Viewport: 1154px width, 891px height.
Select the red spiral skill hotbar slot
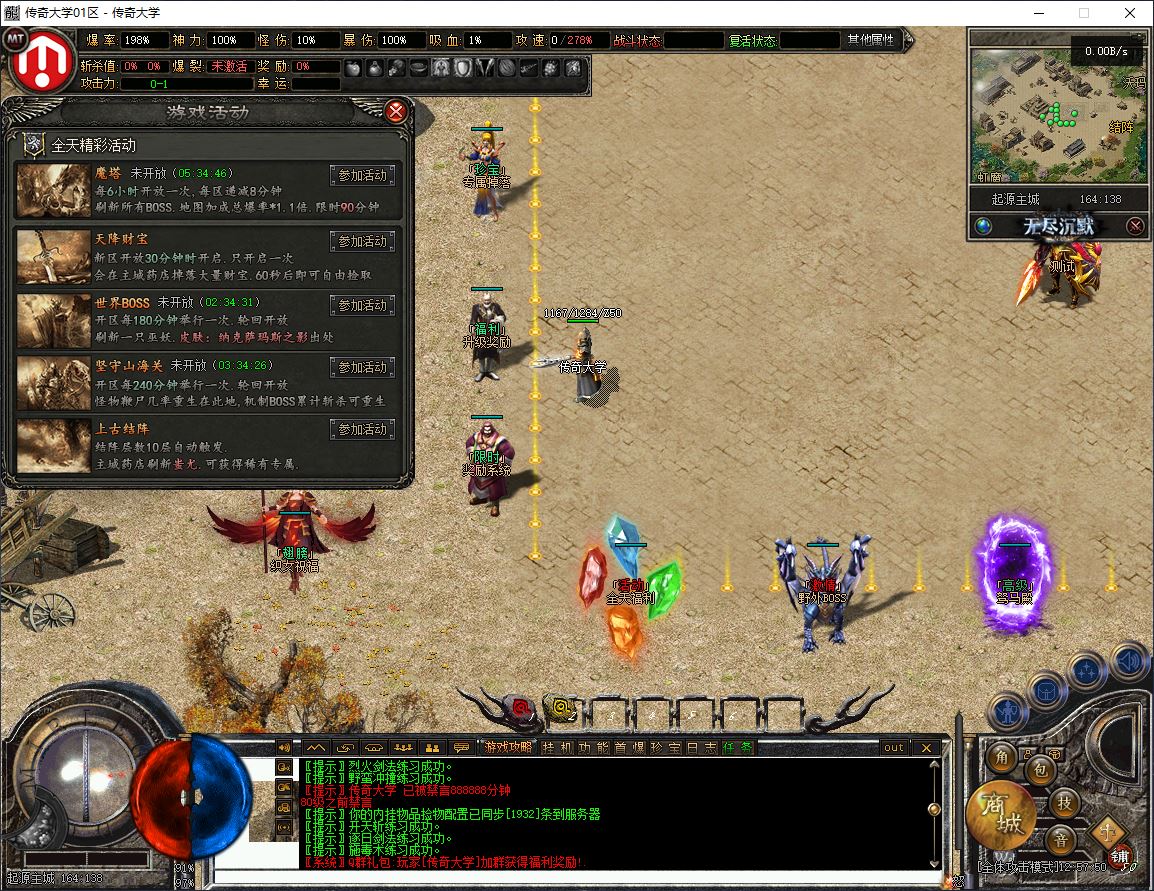[522, 709]
